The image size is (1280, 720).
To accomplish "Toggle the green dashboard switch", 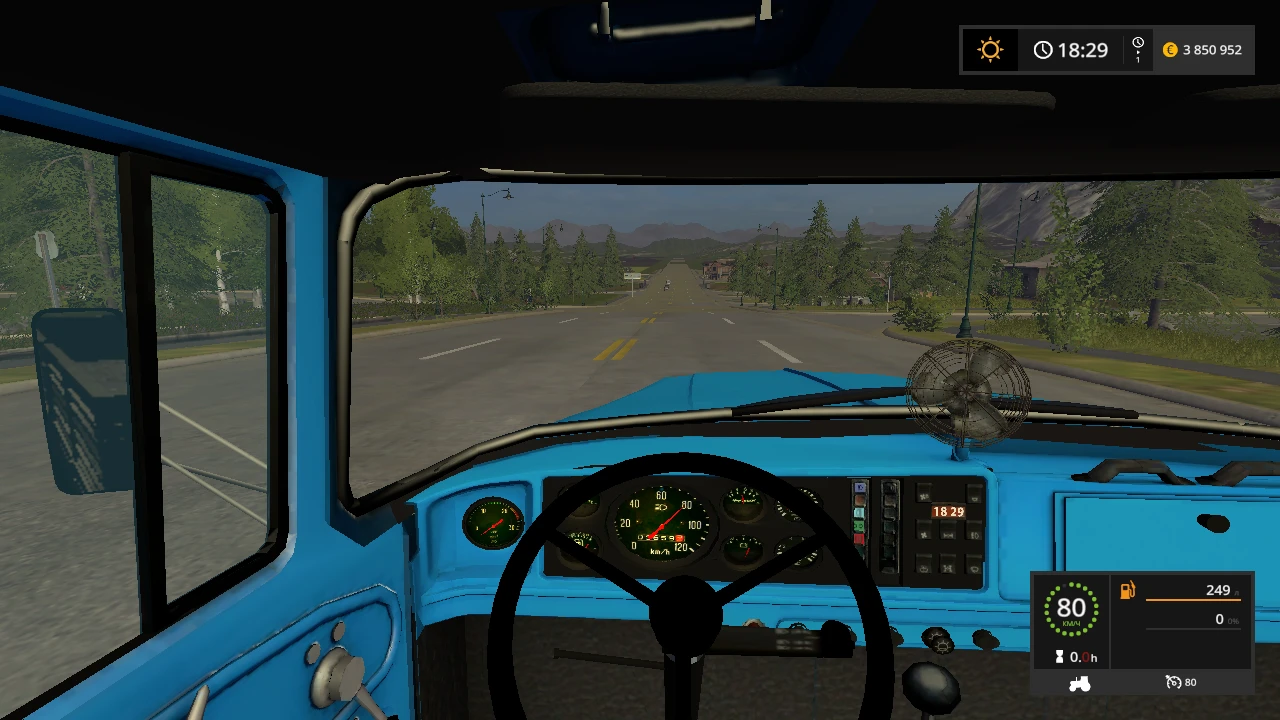I will 860,526.
